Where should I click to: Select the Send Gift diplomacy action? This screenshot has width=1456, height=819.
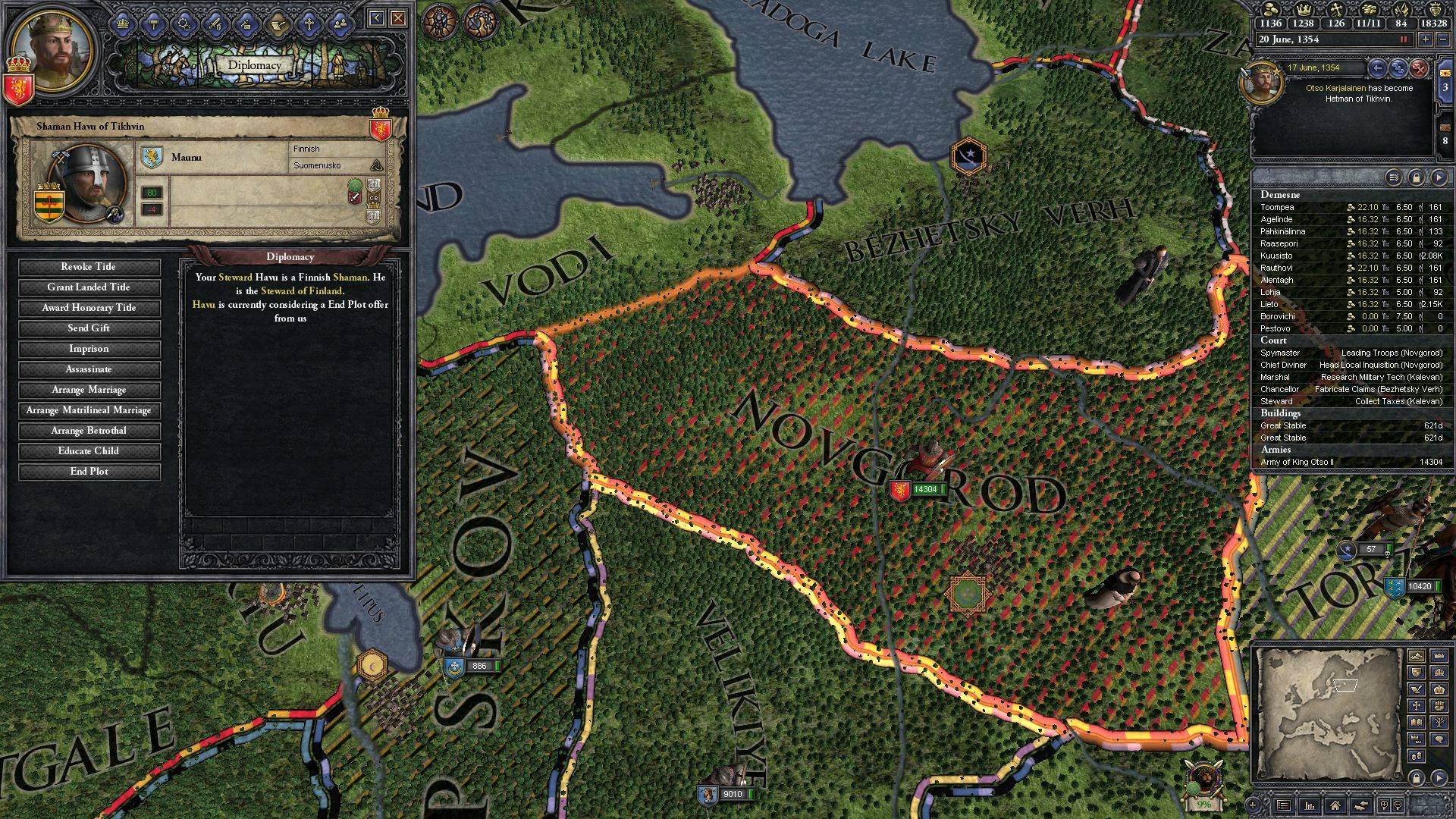tap(89, 328)
